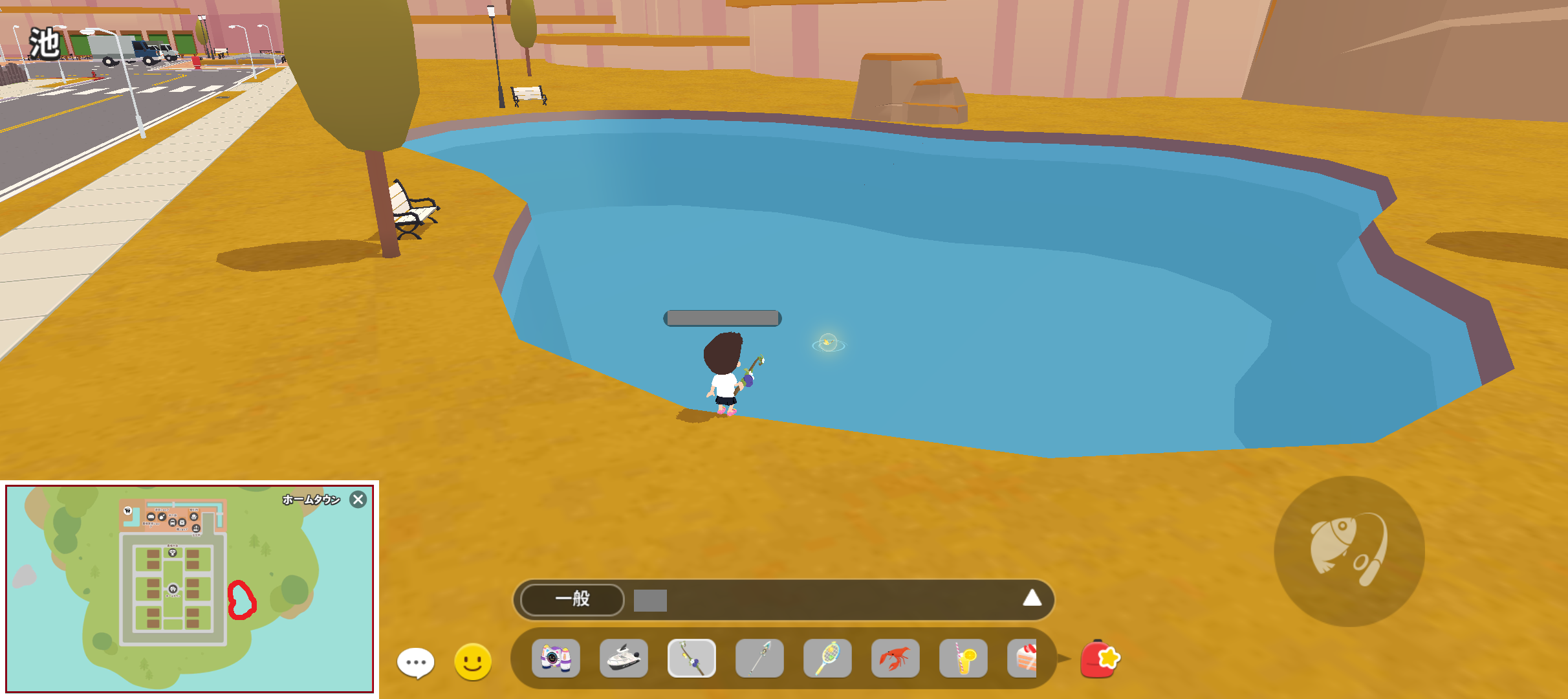This screenshot has width=1568, height=699.
Task: Equip the tennis racket slot
Action: pyautogui.click(x=827, y=658)
